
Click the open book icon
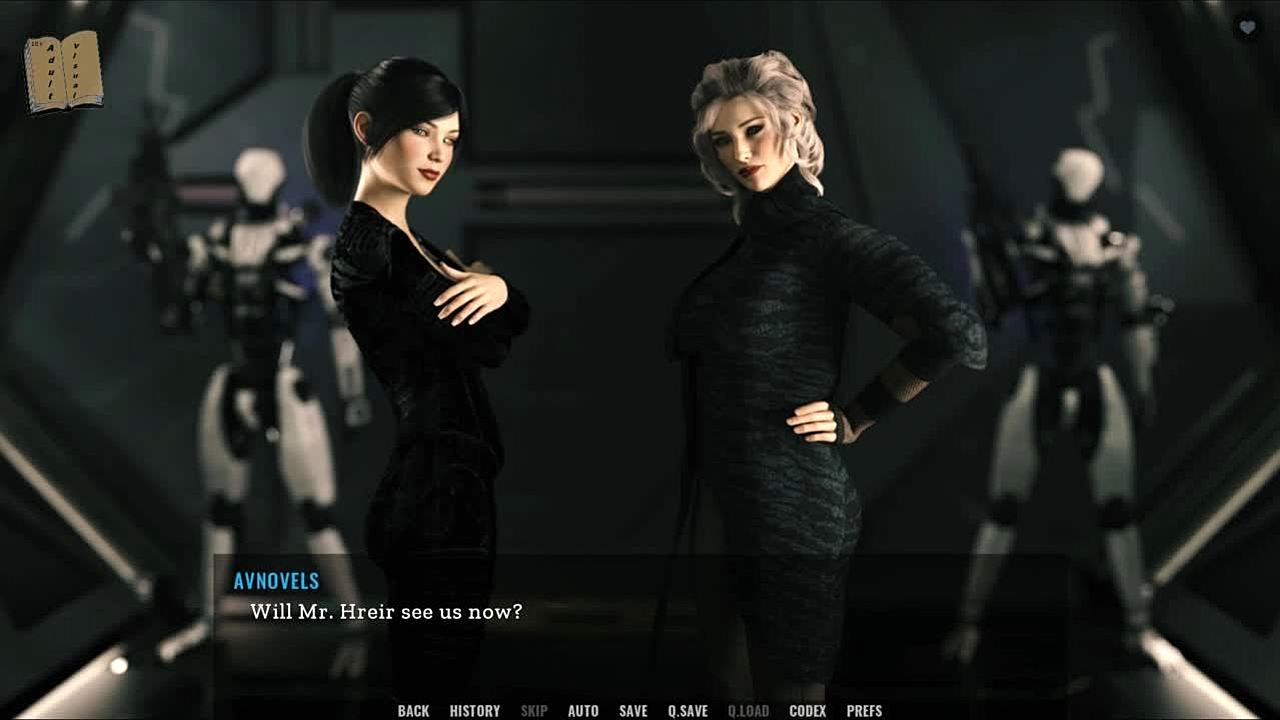[63, 72]
